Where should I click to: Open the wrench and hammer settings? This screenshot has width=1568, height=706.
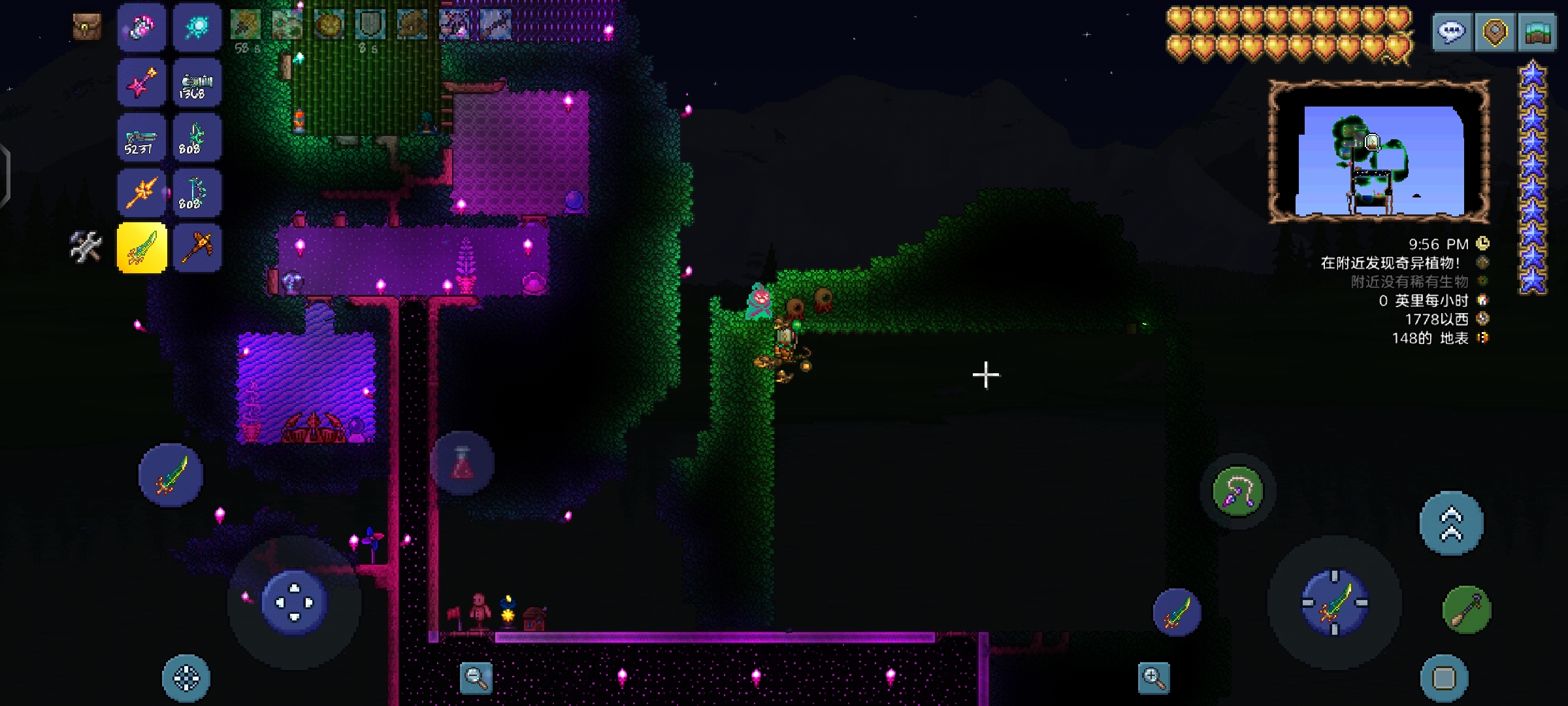(86, 247)
